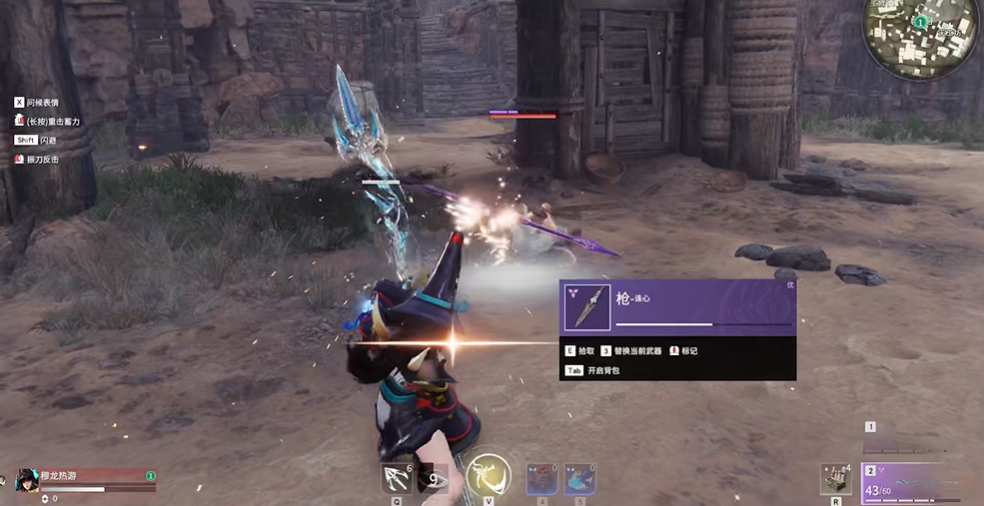984x506 pixels.
Task: Use the repair kit item slot
Action: (x=835, y=478)
